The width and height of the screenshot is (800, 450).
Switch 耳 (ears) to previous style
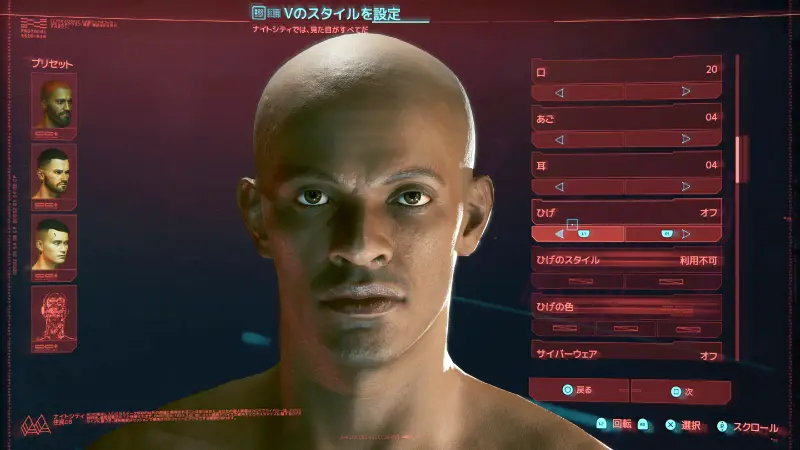click(559, 187)
